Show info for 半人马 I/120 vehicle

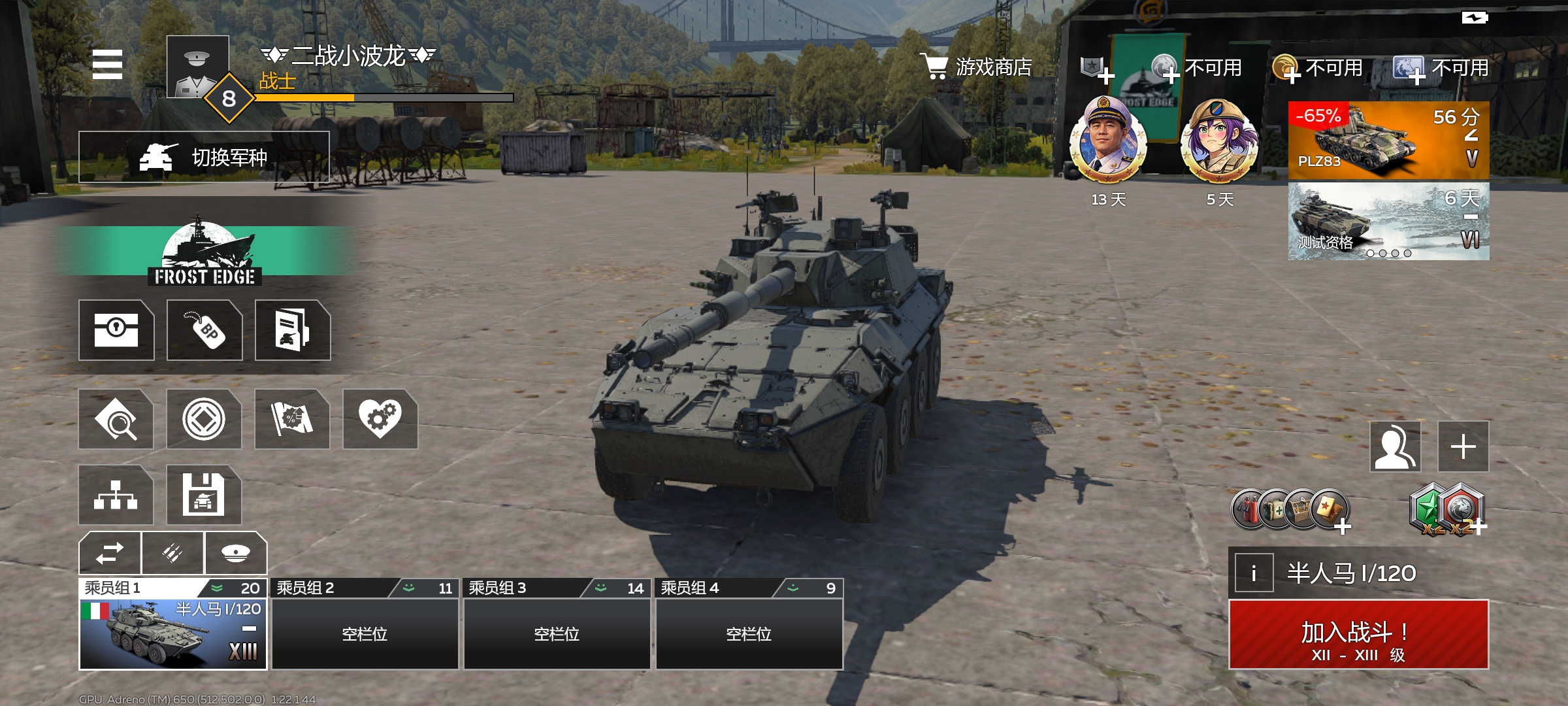click(x=1253, y=573)
